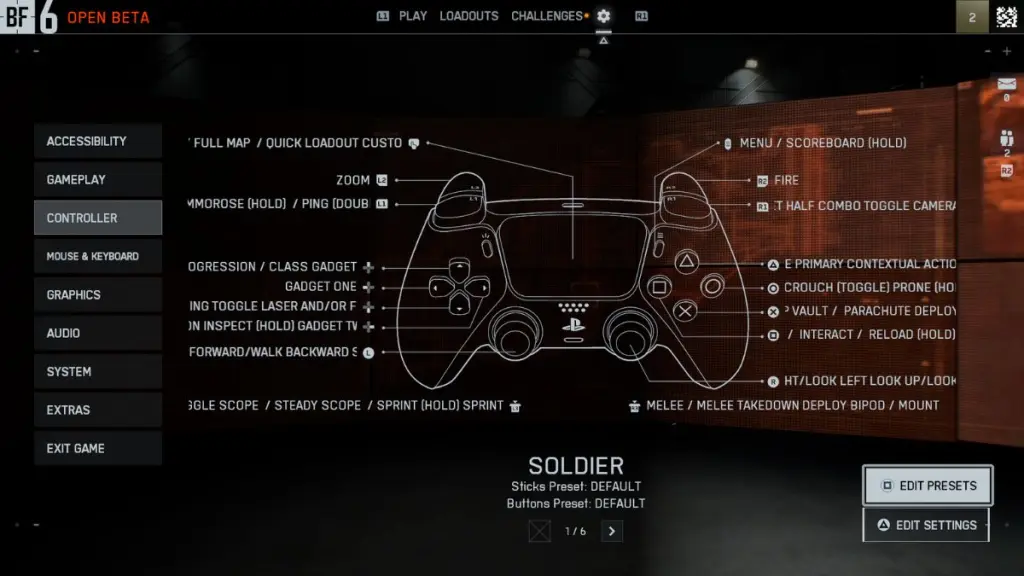The height and width of the screenshot is (576, 1024).
Task: Open Edit Settings for the controller
Action: [925, 525]
